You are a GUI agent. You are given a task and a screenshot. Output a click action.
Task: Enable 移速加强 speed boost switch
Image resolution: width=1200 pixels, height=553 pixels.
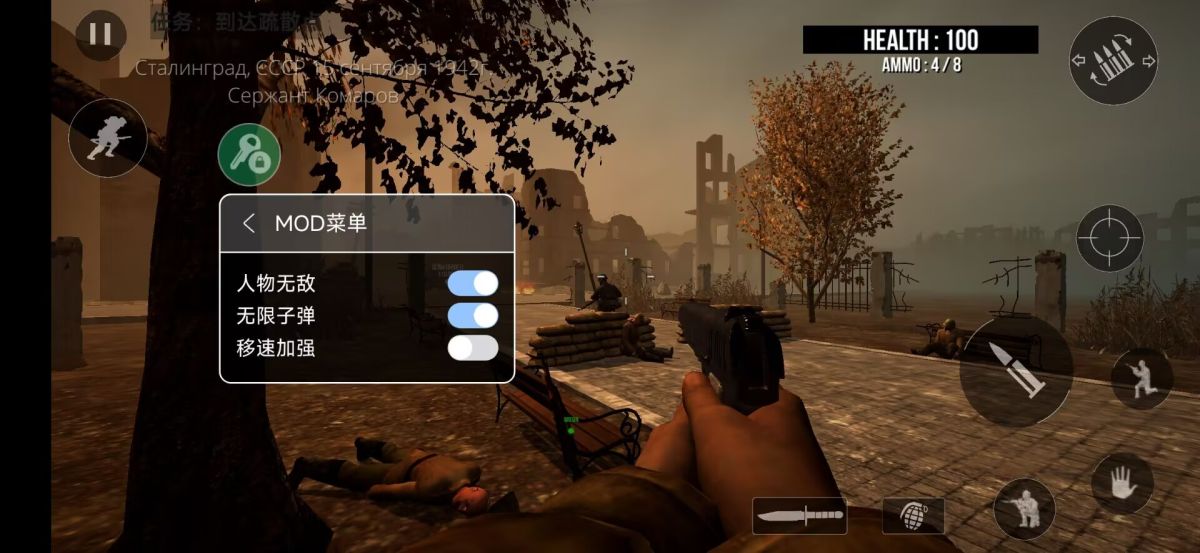pos(472,348)
